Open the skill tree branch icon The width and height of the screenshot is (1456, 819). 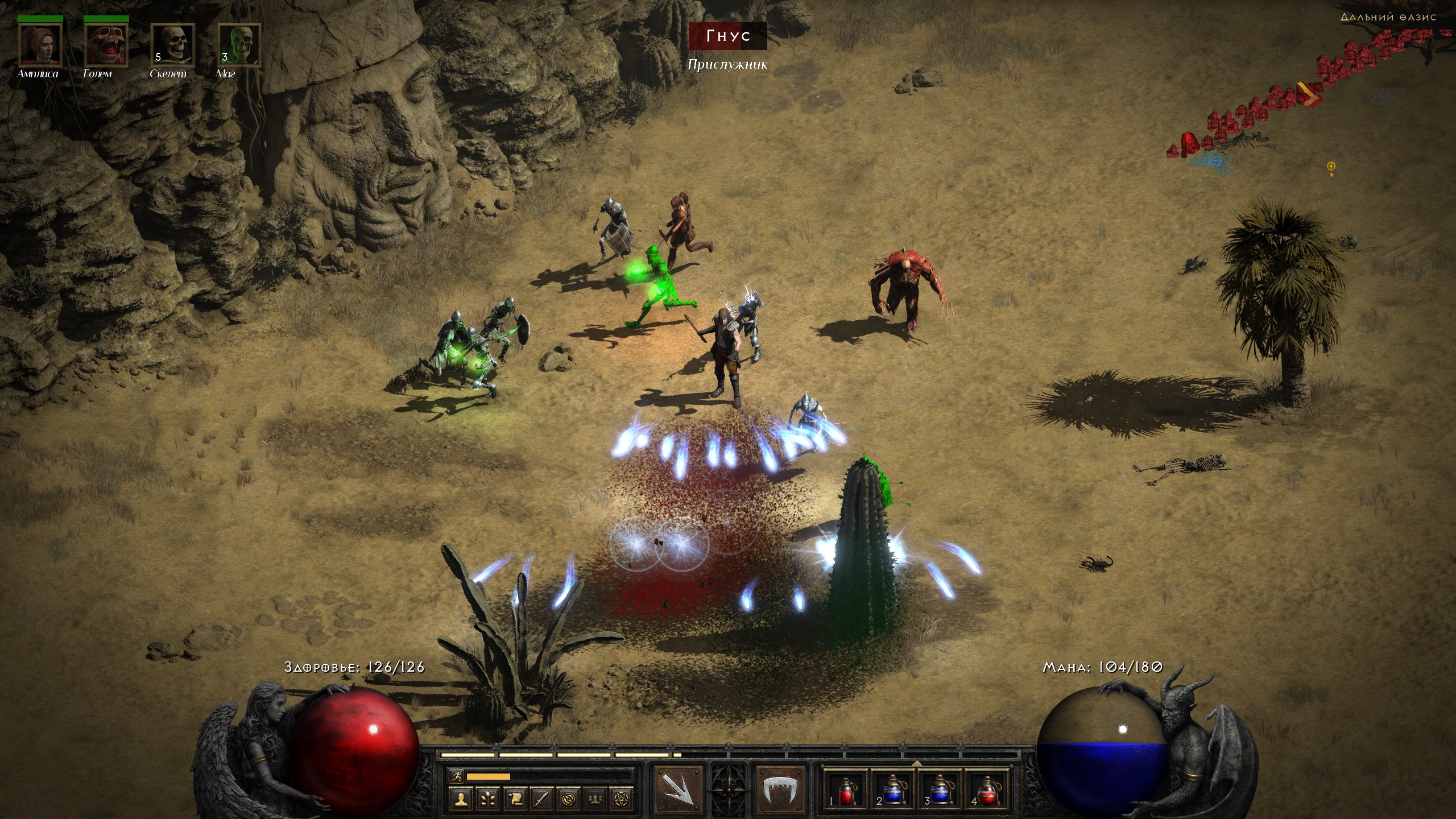point(488,799)
